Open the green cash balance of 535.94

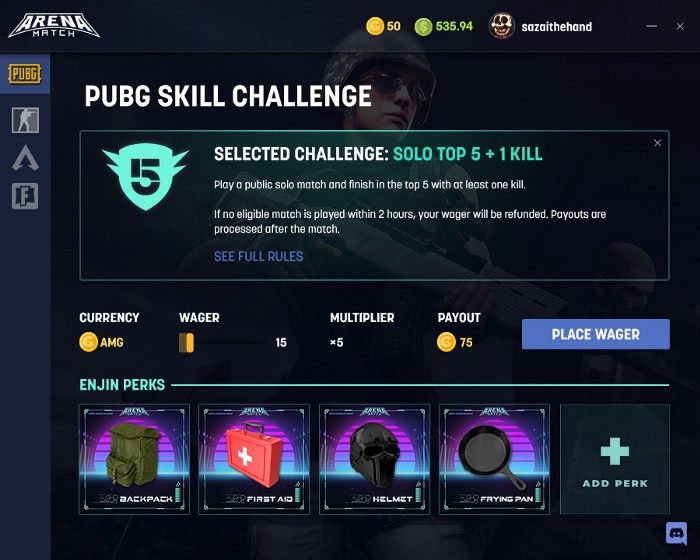click(x=444, y=26)
